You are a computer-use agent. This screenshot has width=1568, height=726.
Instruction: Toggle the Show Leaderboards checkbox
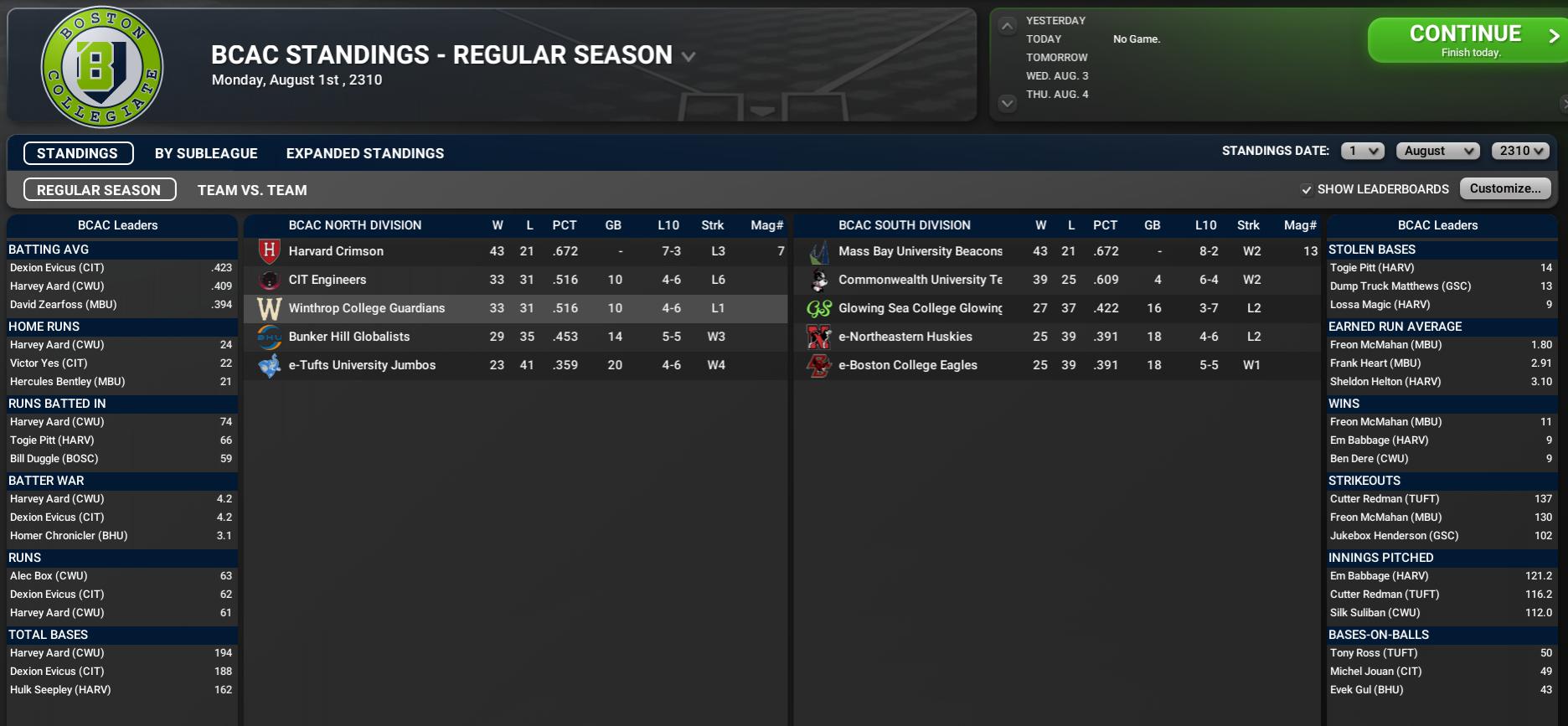pyautogui.click(x=1307, y=189)
